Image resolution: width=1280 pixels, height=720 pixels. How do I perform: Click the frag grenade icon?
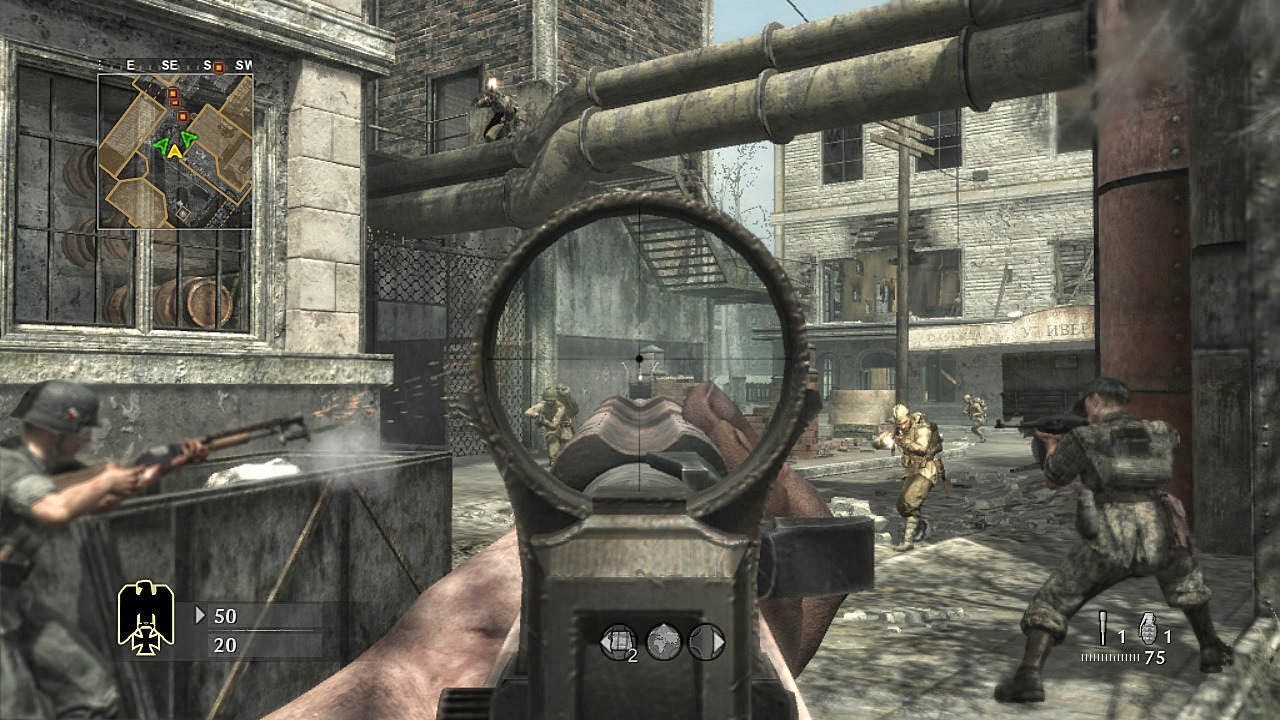point(1149,627)
